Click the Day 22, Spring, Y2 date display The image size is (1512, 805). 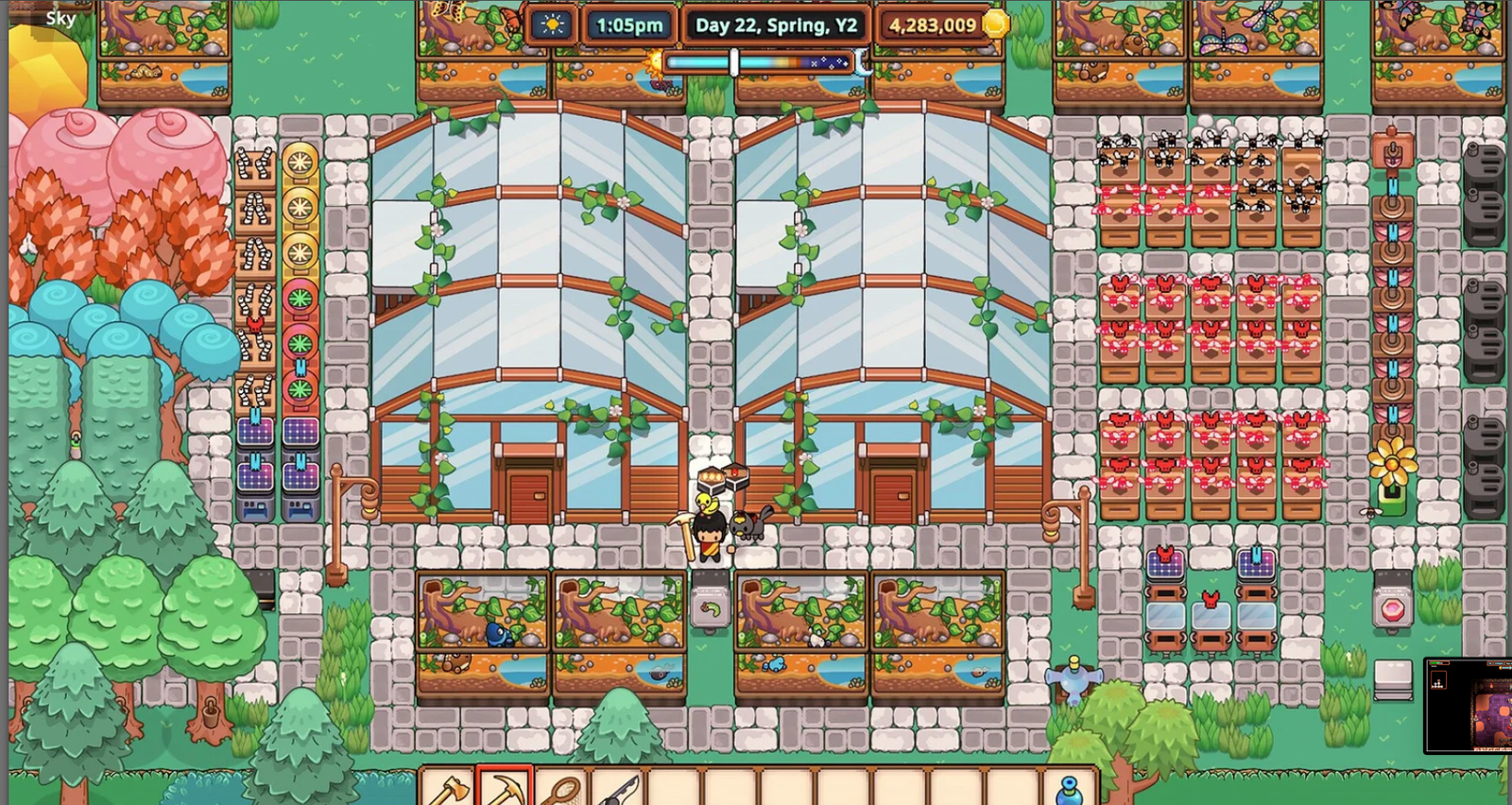point(777,26)
